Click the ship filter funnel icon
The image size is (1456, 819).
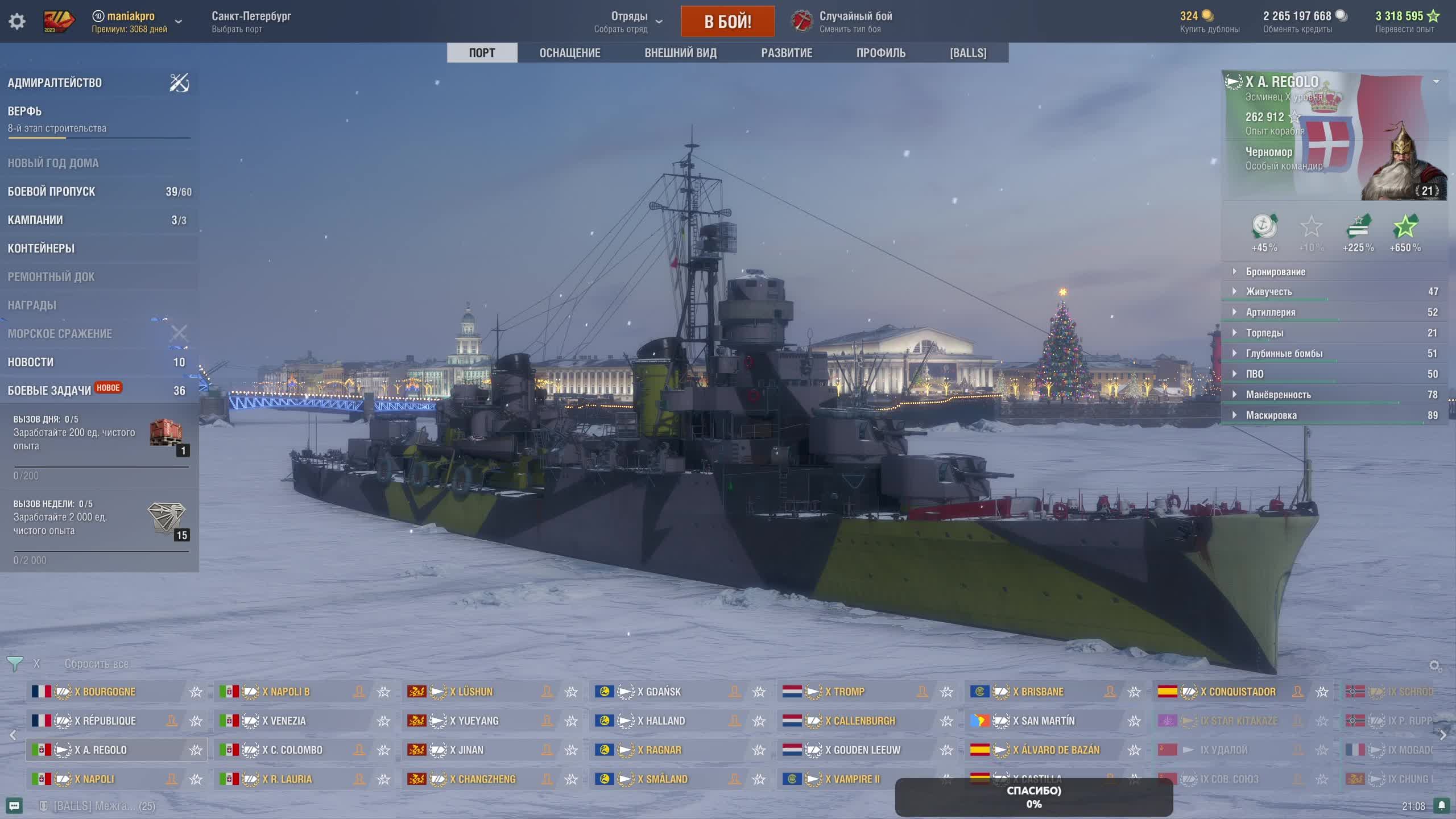click(x=15, y=663)
